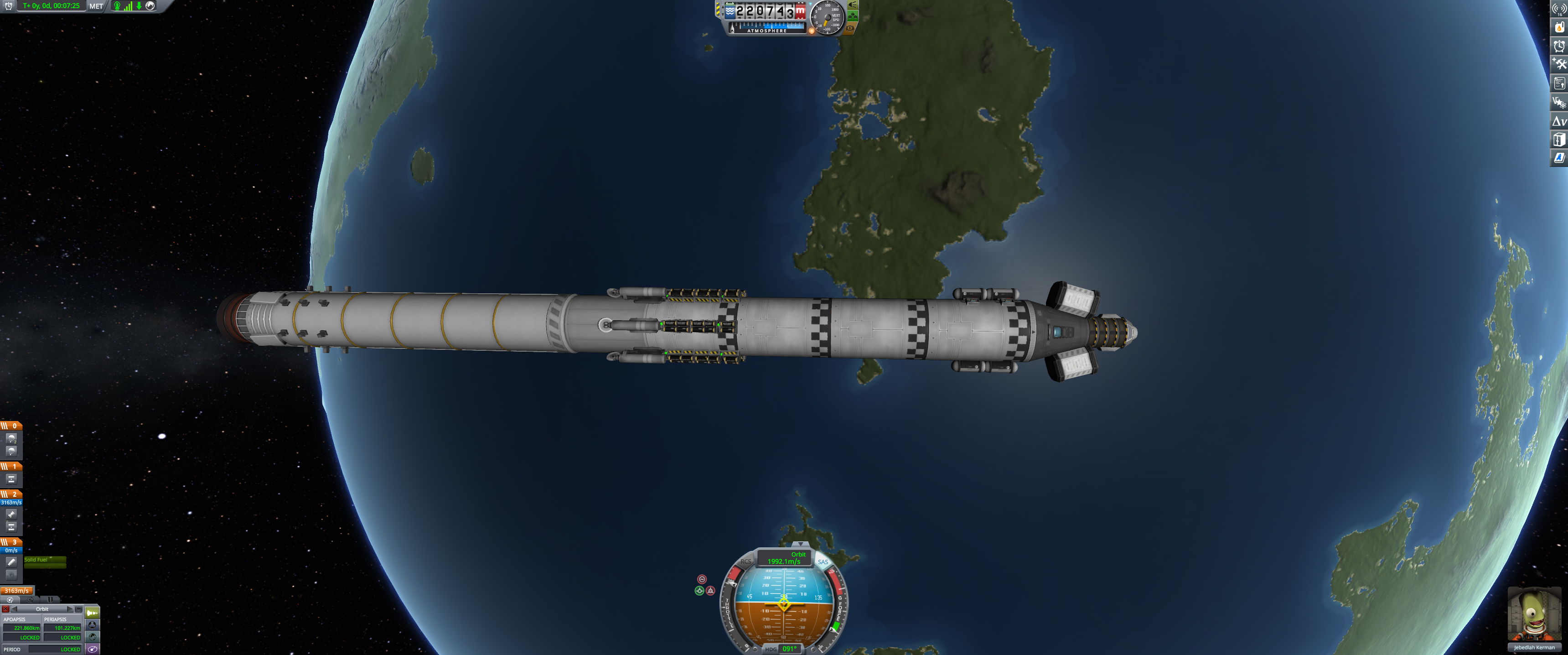This screenshot has height=655, width=1568.
Task: Open the cargo container app
Action: coord(1559,140)
